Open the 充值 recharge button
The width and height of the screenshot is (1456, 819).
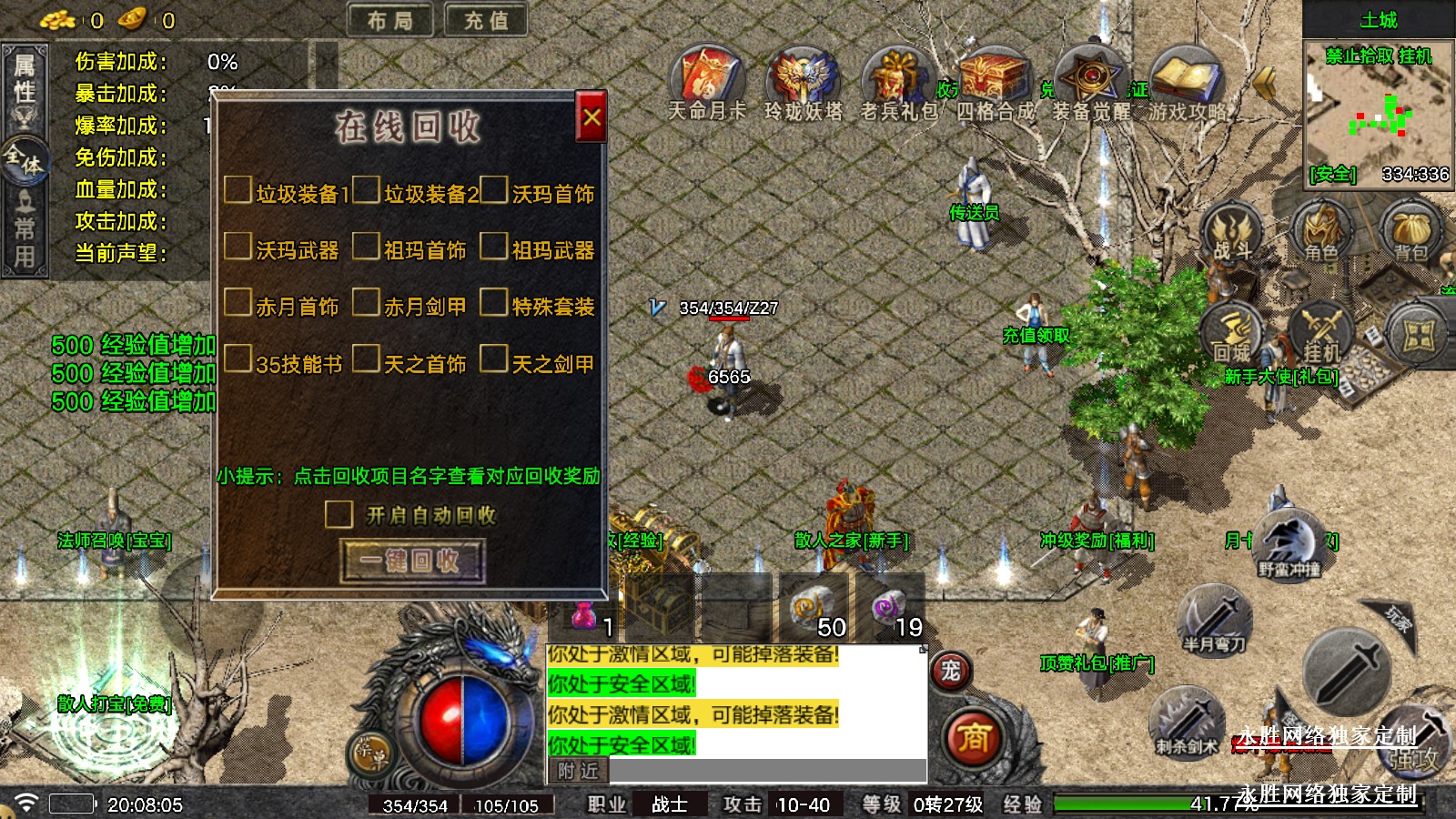click(x=487, y=20)
